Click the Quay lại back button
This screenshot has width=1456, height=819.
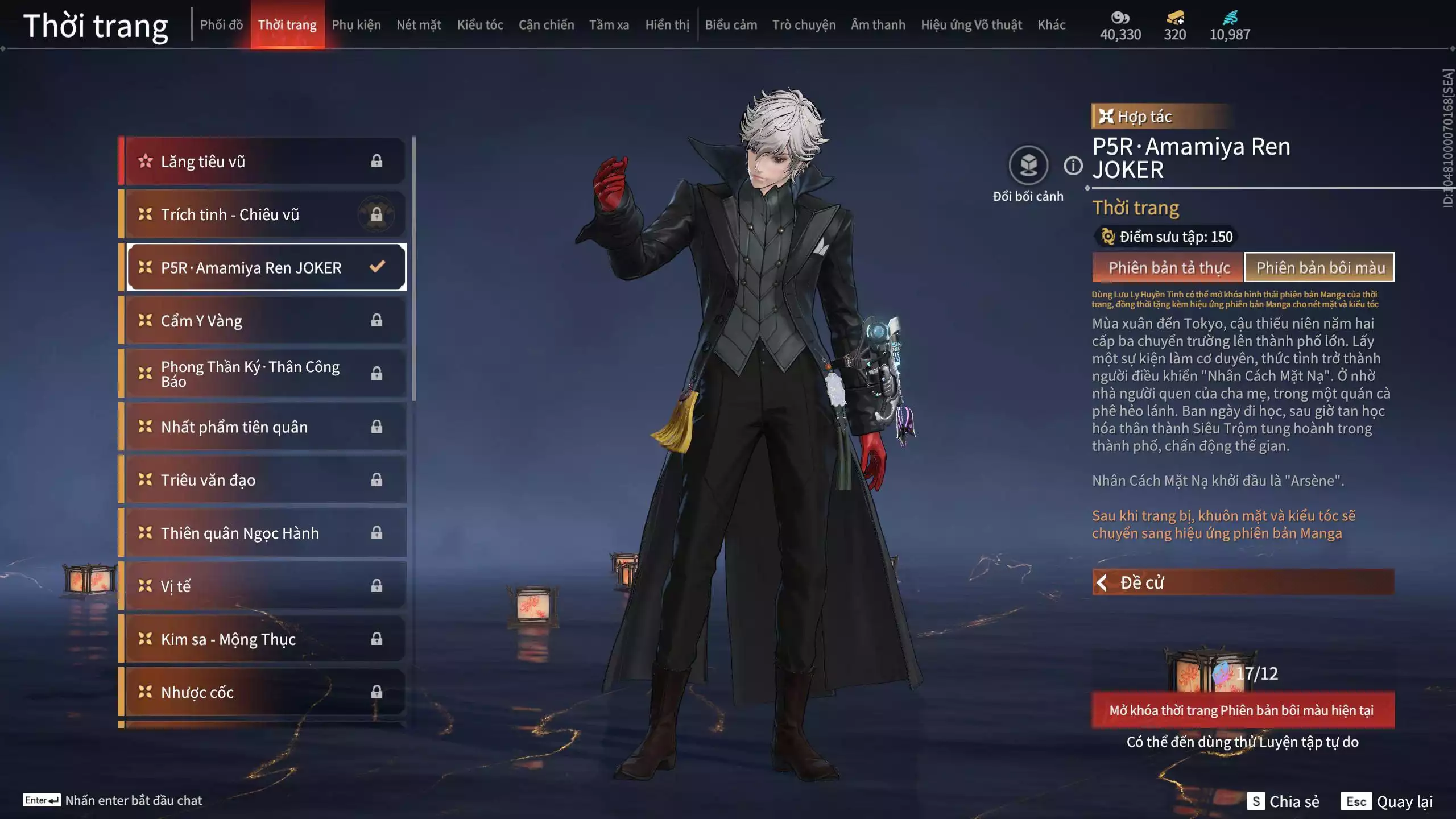[1387, 801]
